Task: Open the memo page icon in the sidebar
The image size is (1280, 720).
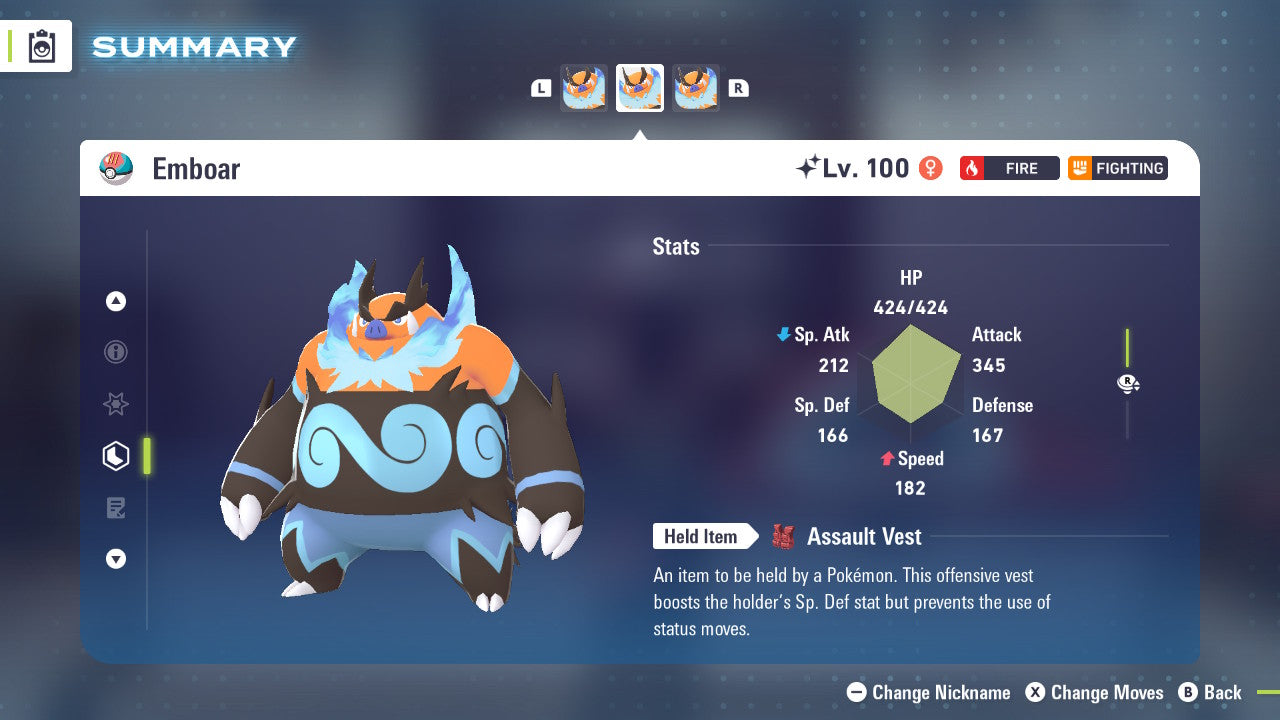Action: coord(115,508)
